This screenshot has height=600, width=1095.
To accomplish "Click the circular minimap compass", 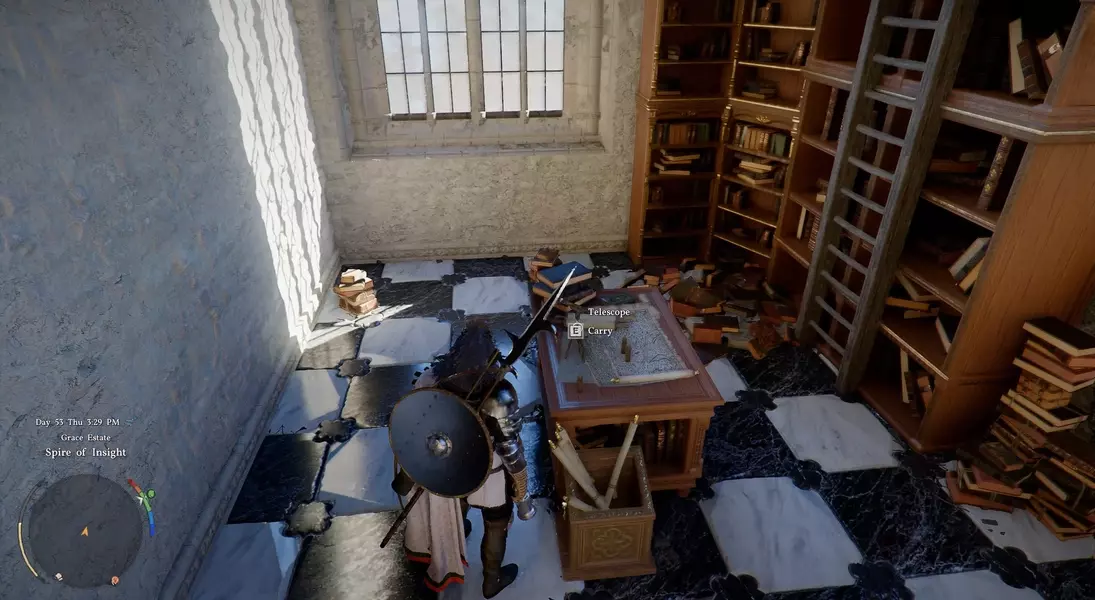I will click(84, 529).
